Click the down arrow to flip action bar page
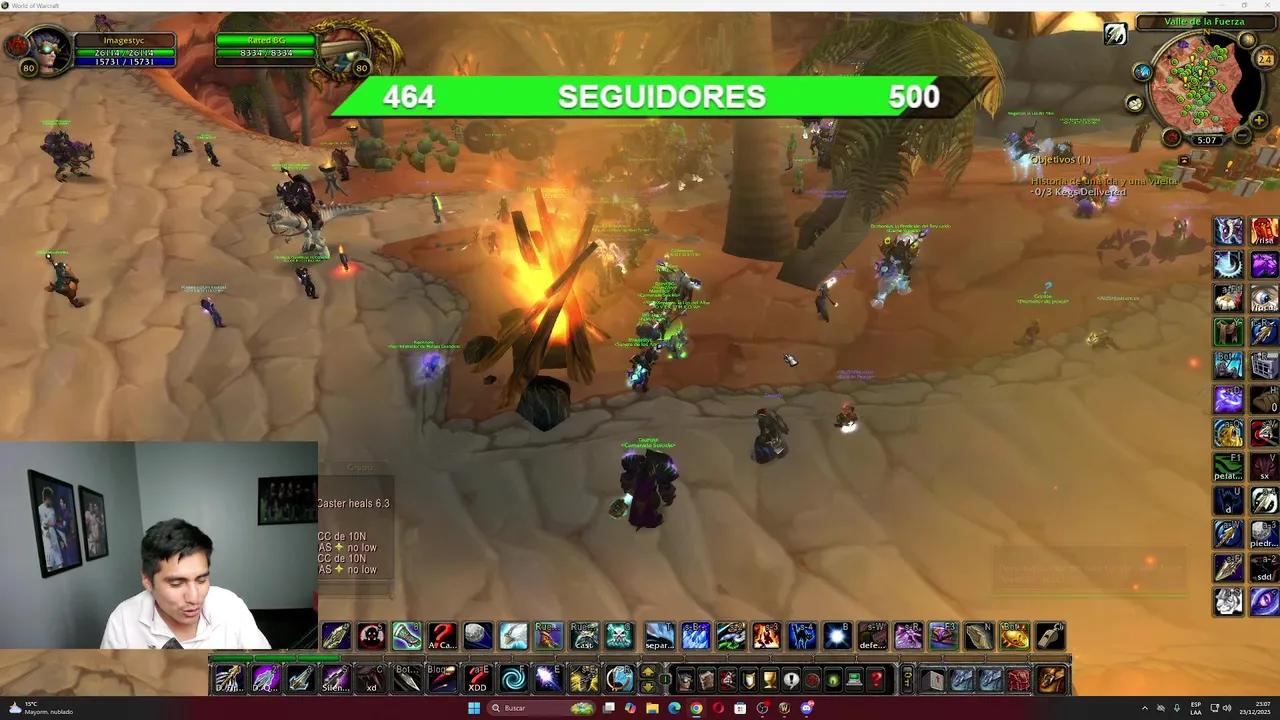The image size is (1280, 720). 647,685
